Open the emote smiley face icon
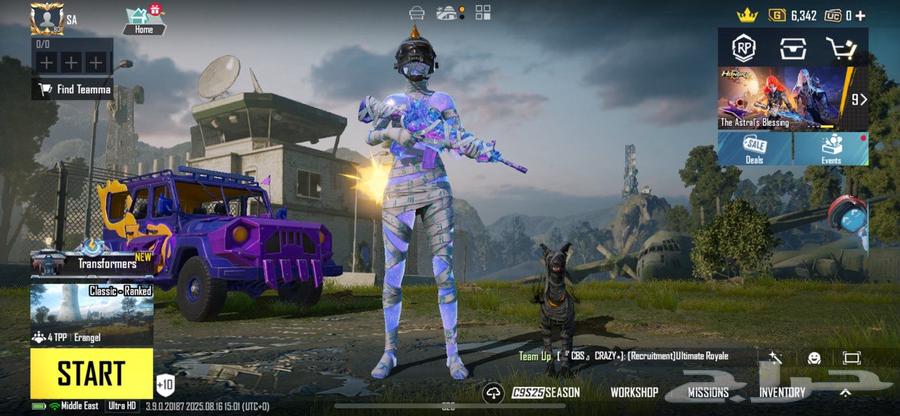 pos(814,357)
